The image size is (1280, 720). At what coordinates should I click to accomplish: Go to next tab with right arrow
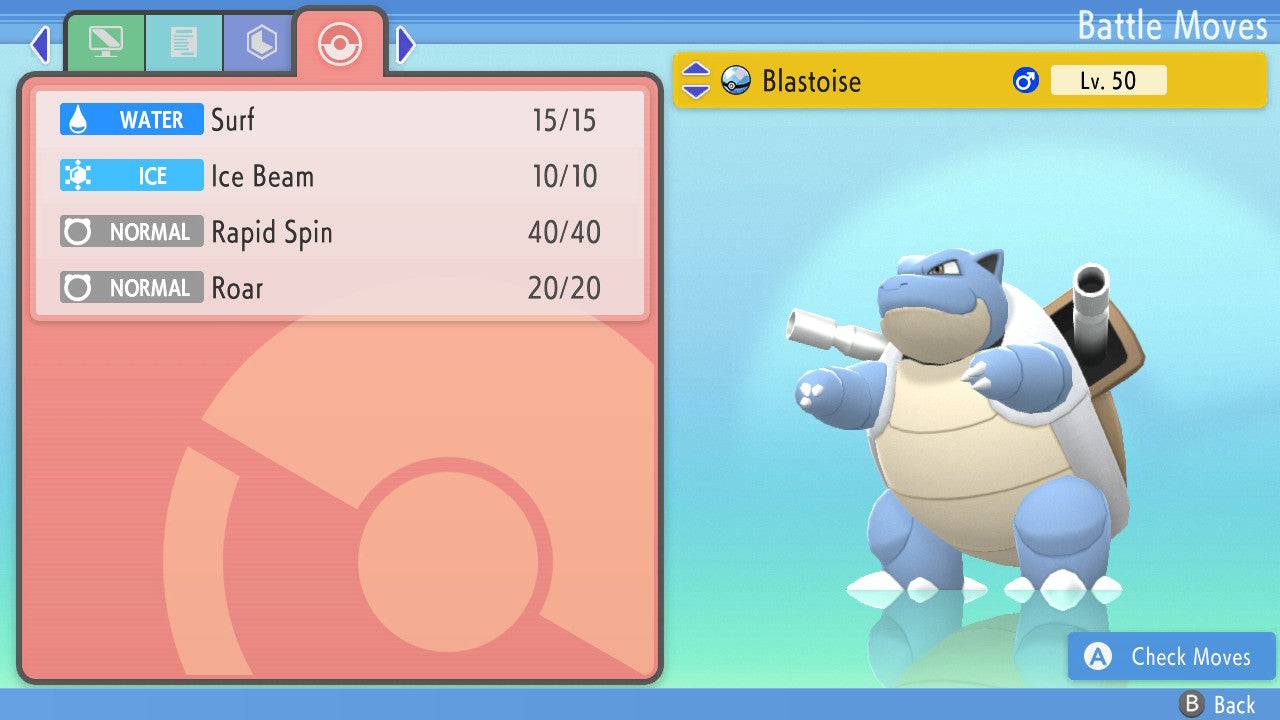406,44
